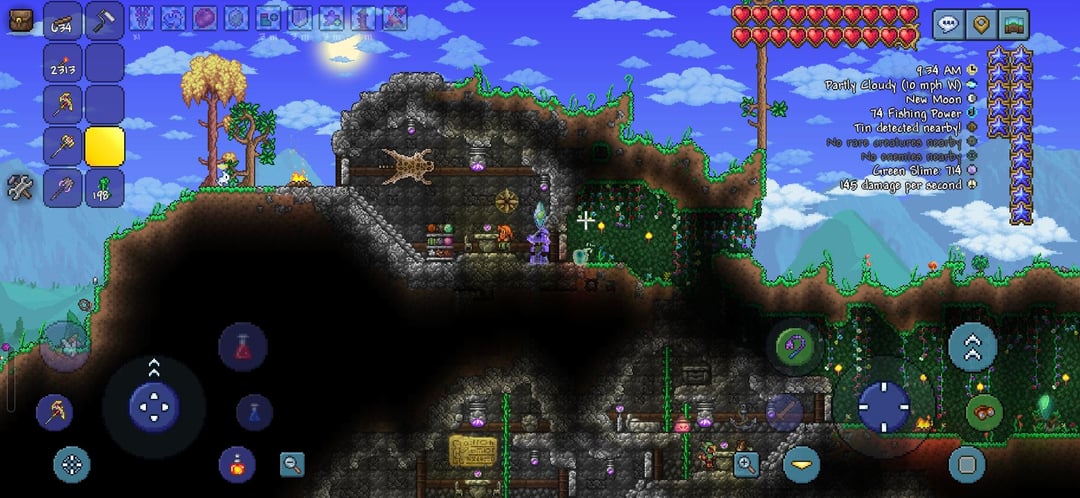
Task: Tap the yellow drop-down arrow button
Action: [801, 464]
